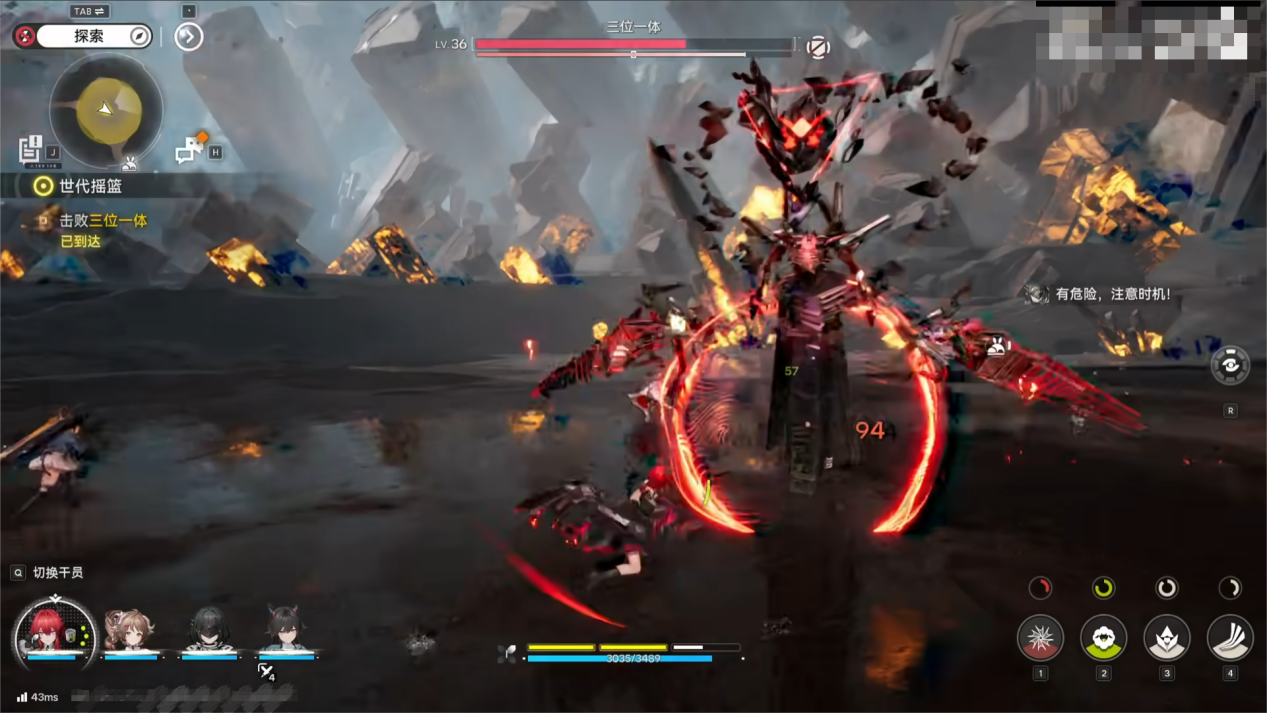Open the chat bubbles icon
Screen dimensions: 1267x713
point(189,149)
